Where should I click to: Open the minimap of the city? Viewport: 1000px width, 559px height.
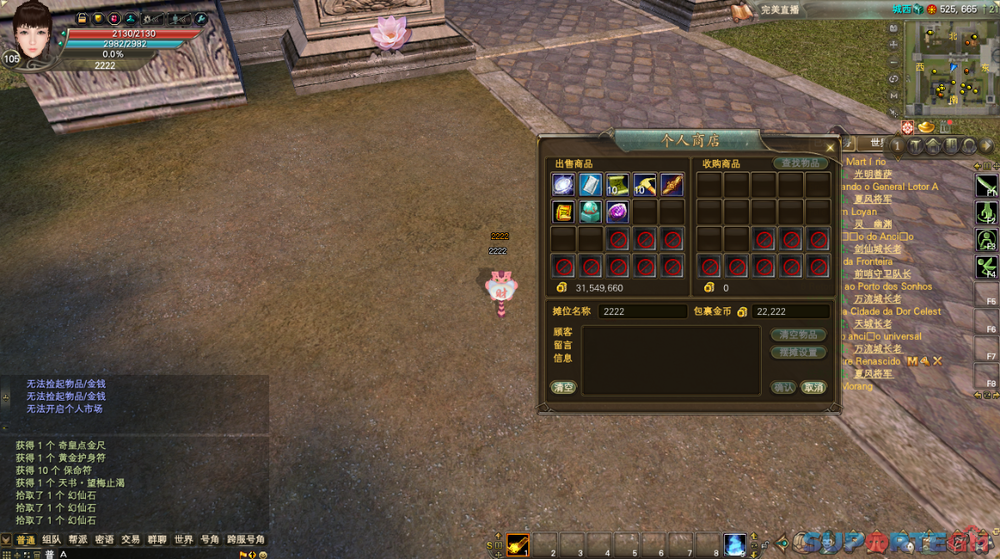pyautogui.click(x=948, y=65)
